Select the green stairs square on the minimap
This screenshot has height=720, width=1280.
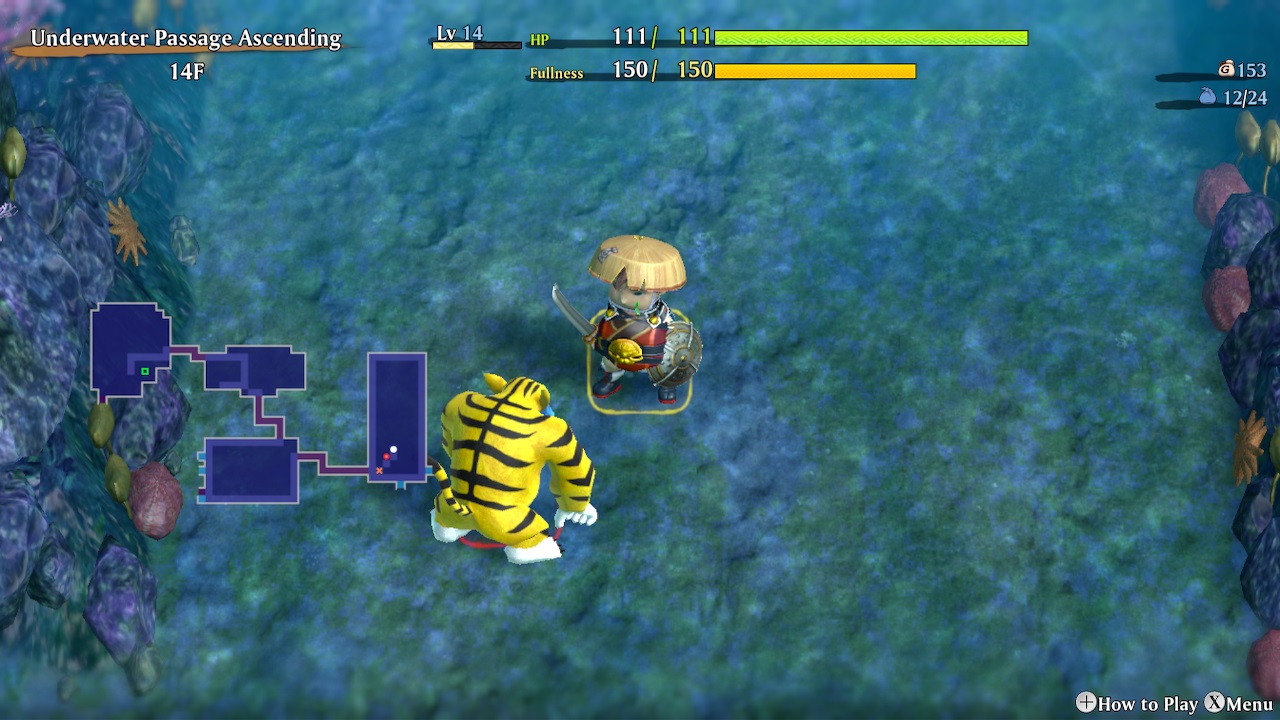(x=145, y=371)
